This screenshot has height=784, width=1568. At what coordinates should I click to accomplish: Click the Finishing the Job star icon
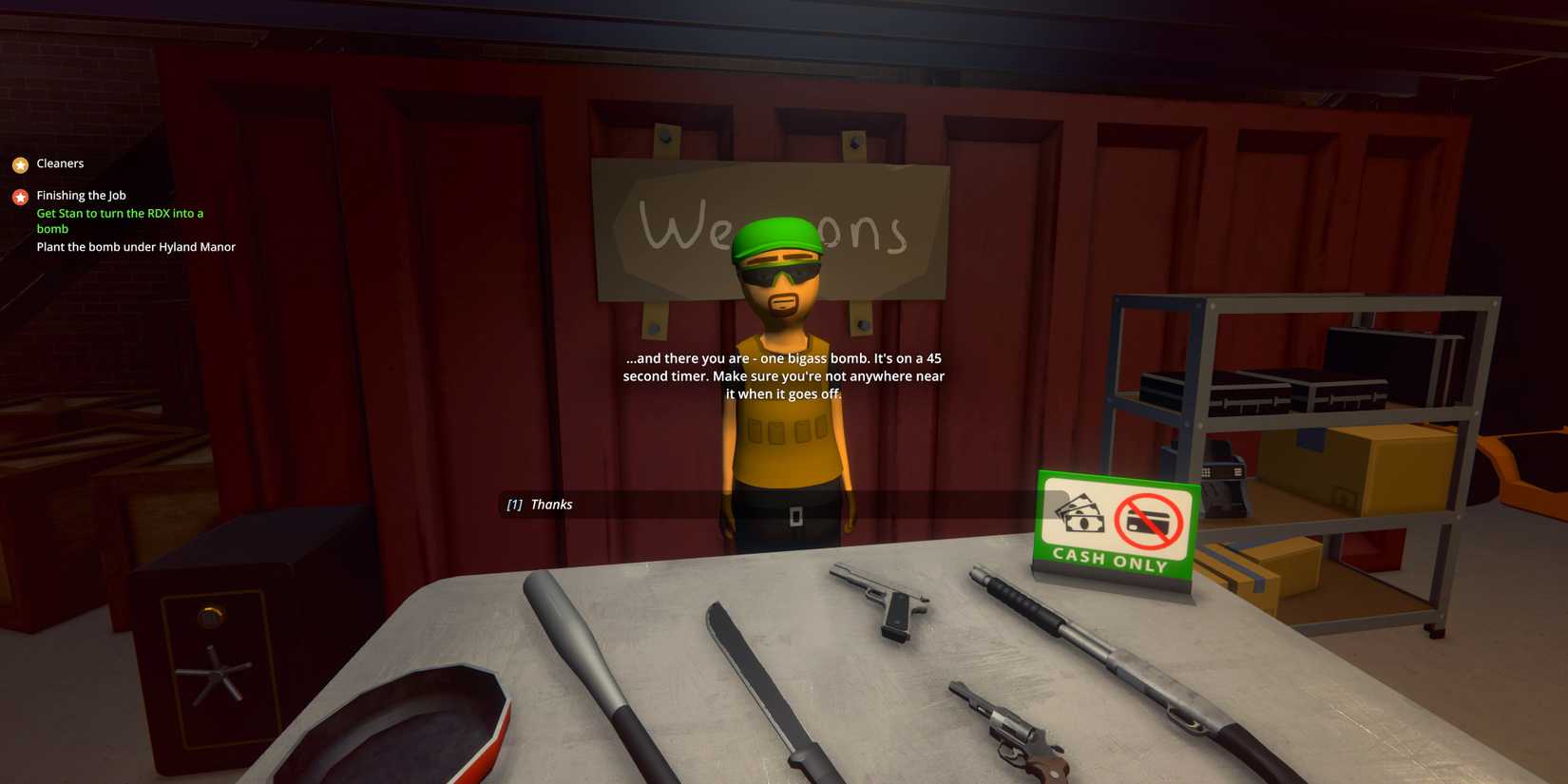[x=20, y=196]
